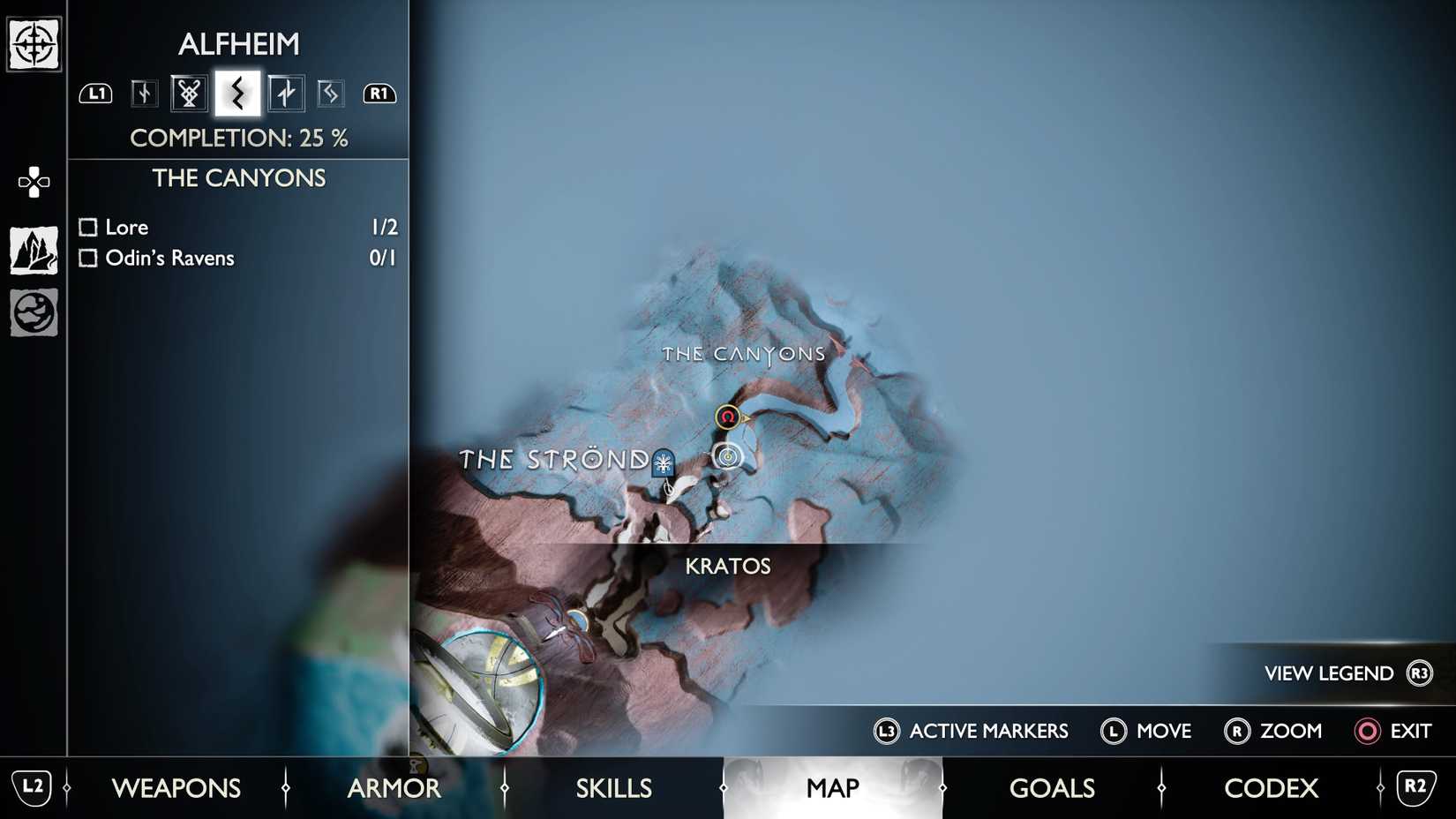Select the compass marker icon in the left sidebar

coord(33,41)
